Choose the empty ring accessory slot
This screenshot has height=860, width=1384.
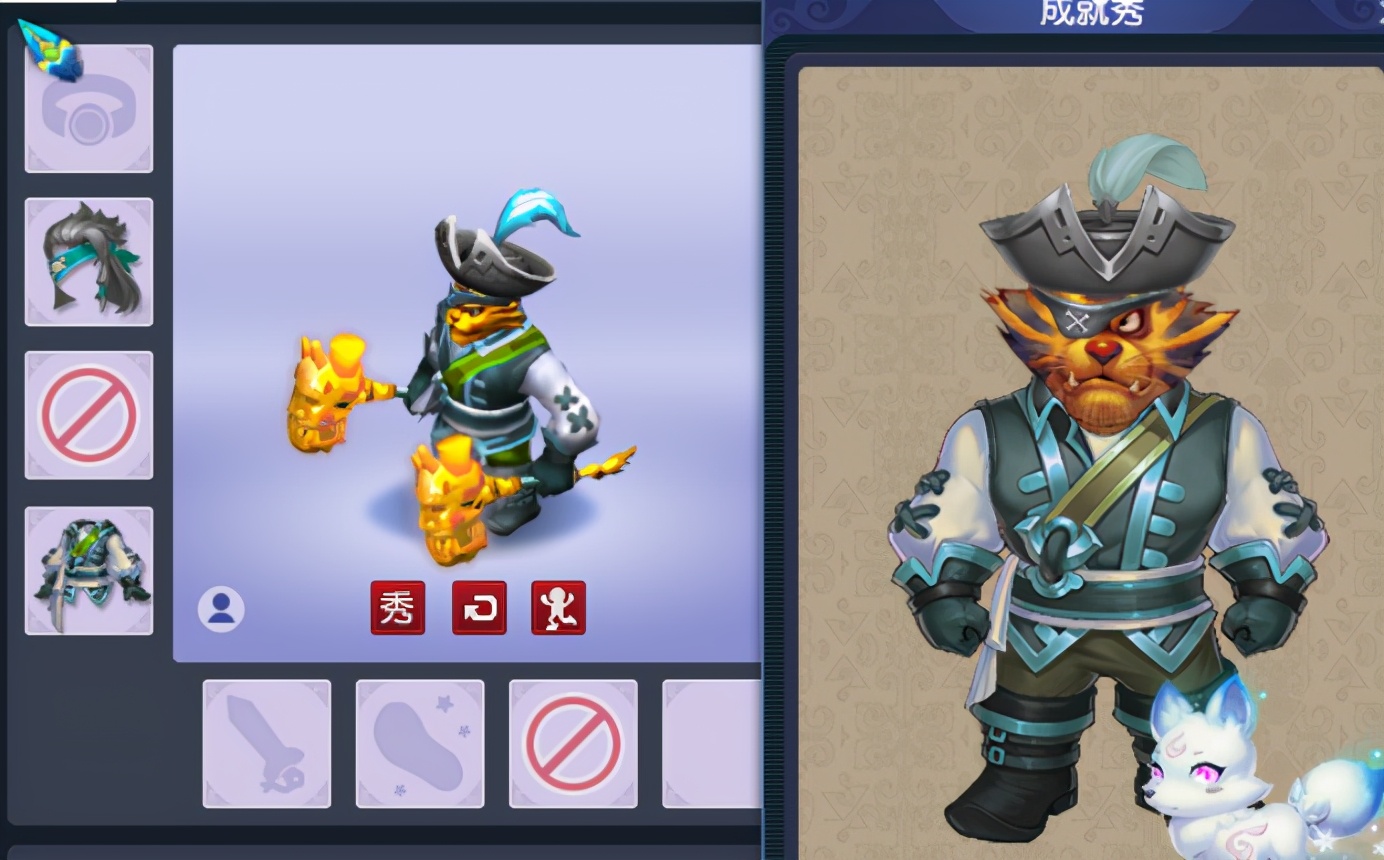[89, 110]
